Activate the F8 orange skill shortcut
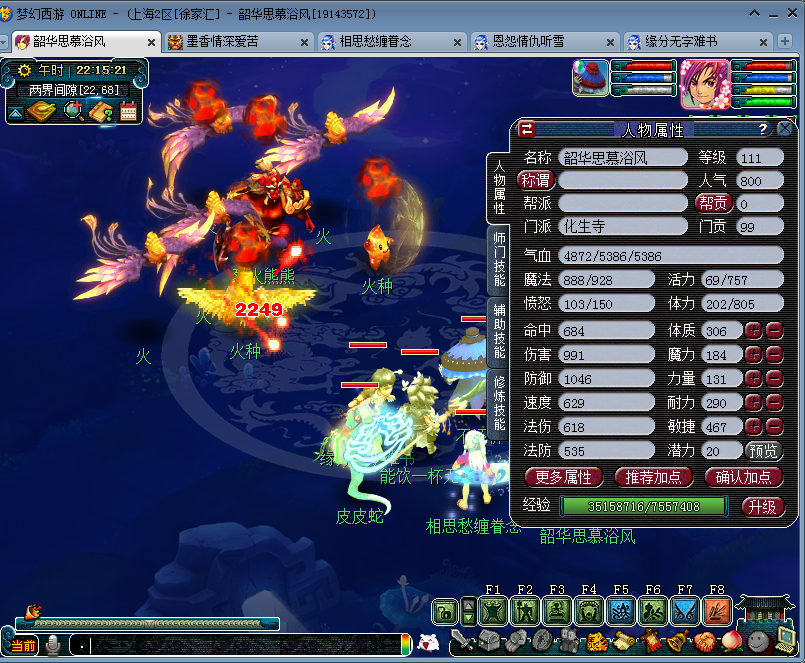Image resolution: width=805 pixels, height=663 pixels. 716,610
